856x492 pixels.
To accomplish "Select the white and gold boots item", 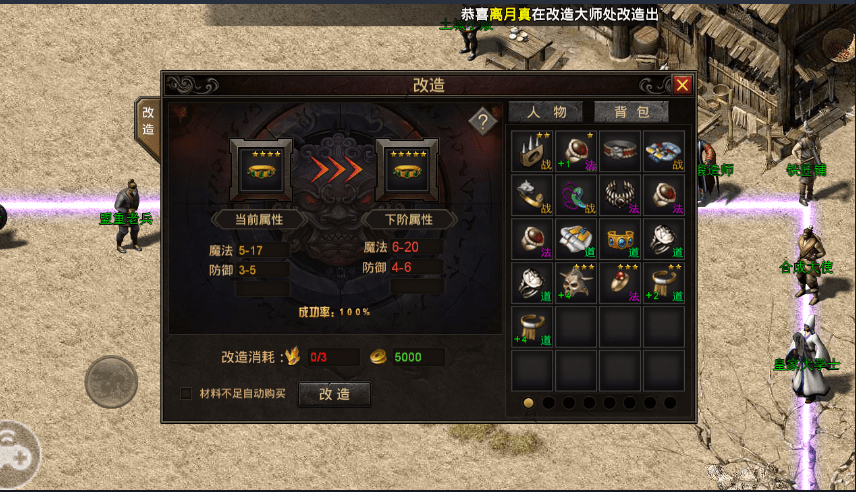I will coord(577,239).
